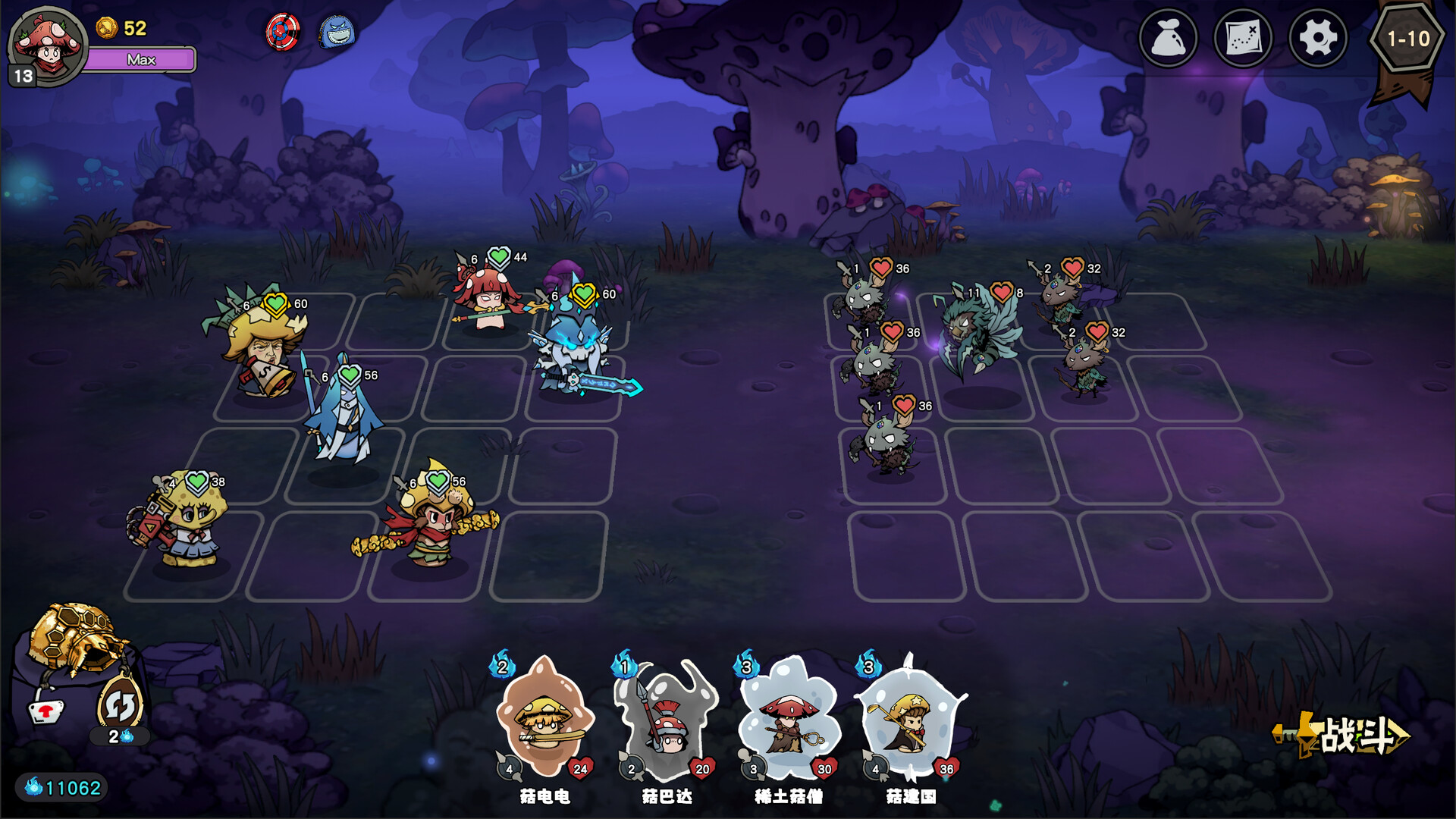Open the treasure map screen
The height and width of the screenshot is (819, 1456).
point(1243,38)
